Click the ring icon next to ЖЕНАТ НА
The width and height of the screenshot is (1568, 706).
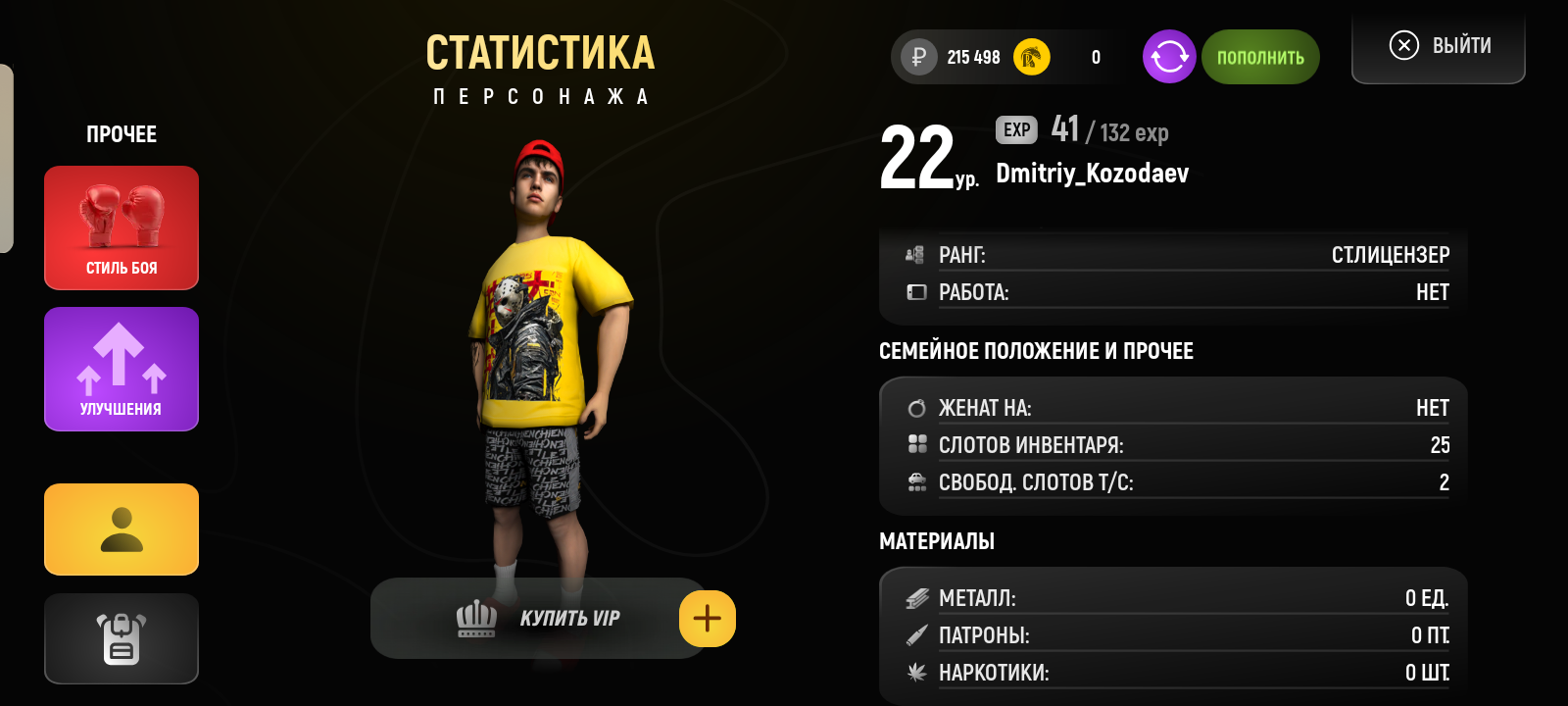click(x=917, y=406)
